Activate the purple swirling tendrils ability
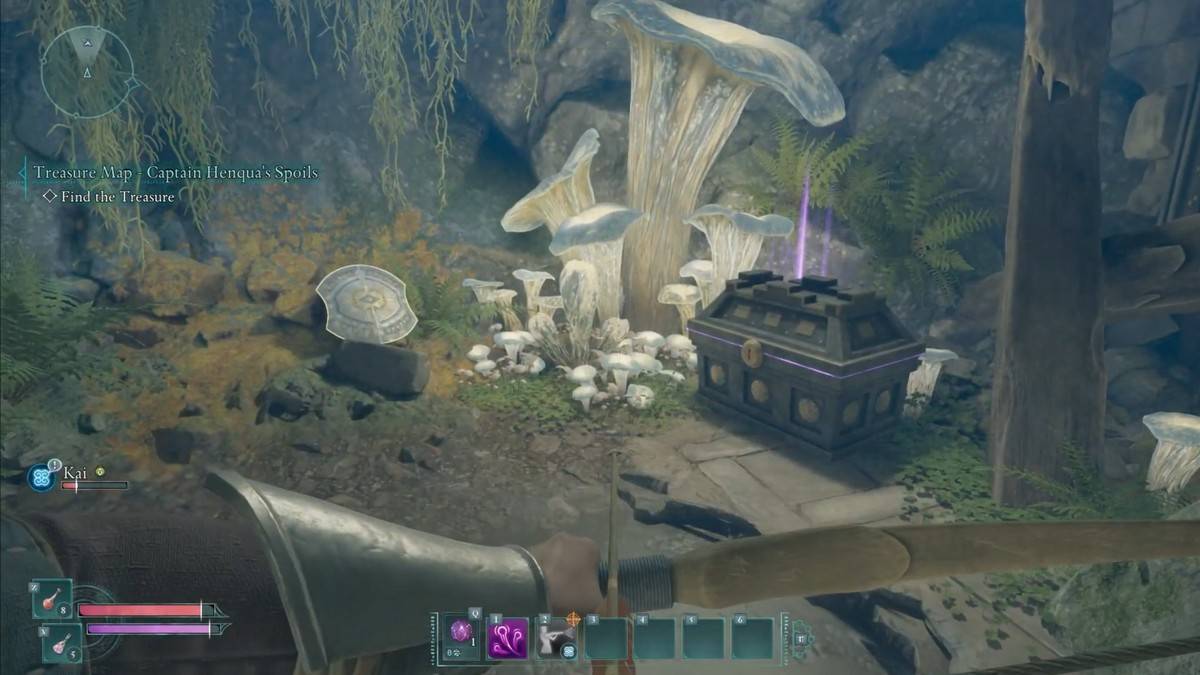The height and width of the screenshot is (675, 1200). [507, 638]
